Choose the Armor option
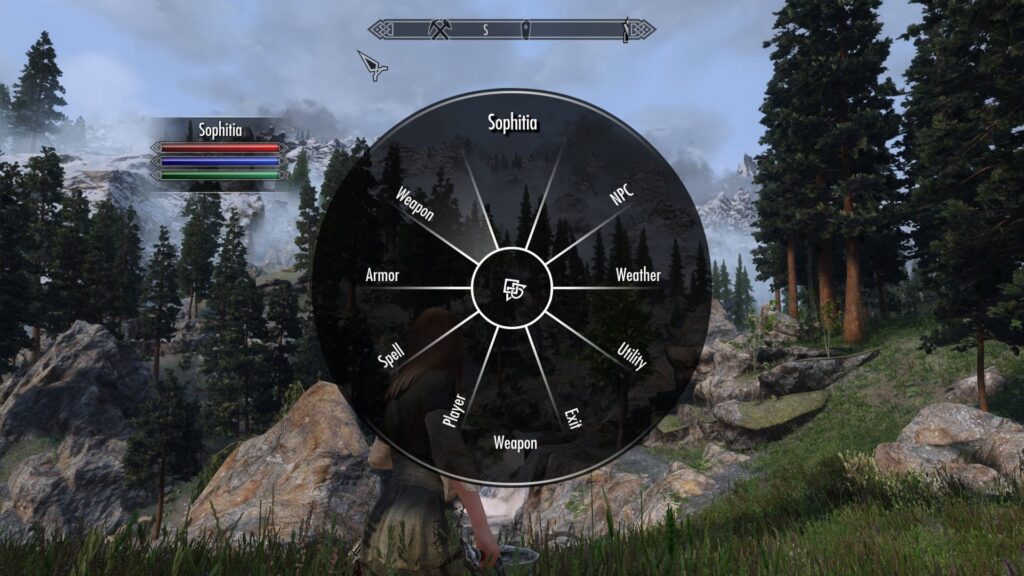The height and width of the screenshot is (576, 1024). coord(383,275)
